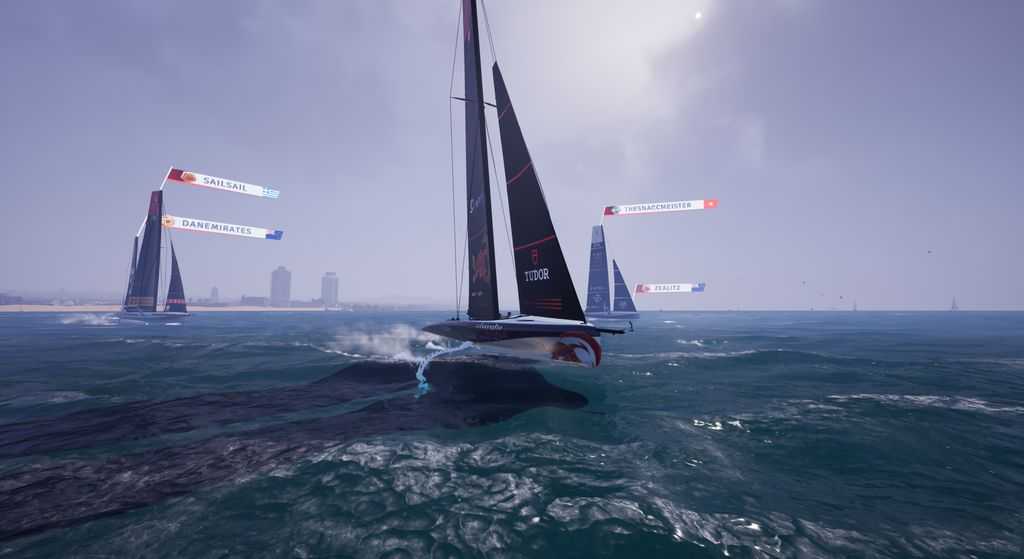Pick the ZEALITZ player name tag
This screenshot has height=559, width=1024.
(669, 288)
